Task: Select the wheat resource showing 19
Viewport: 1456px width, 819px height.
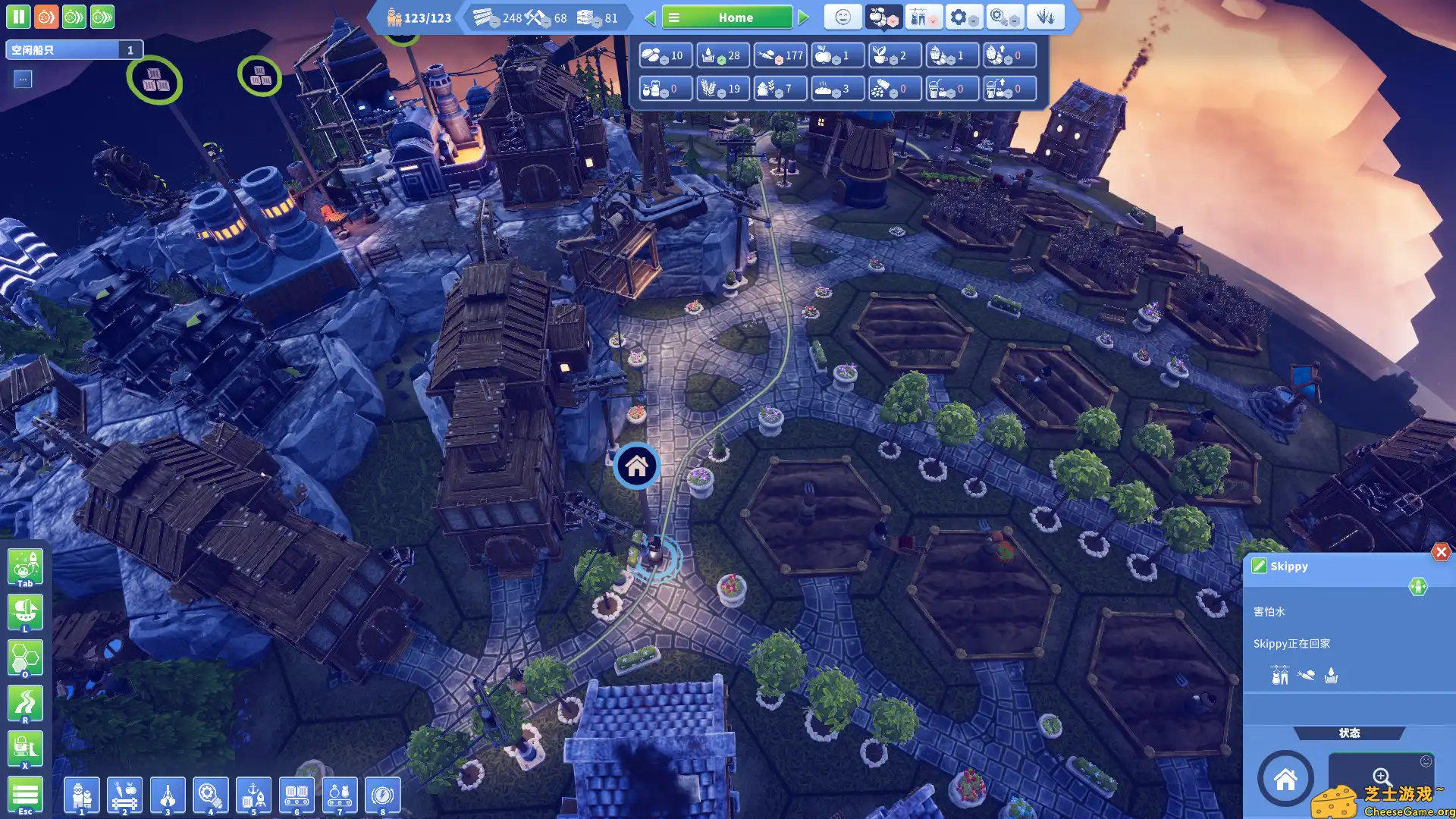Action: pos(723,89)
